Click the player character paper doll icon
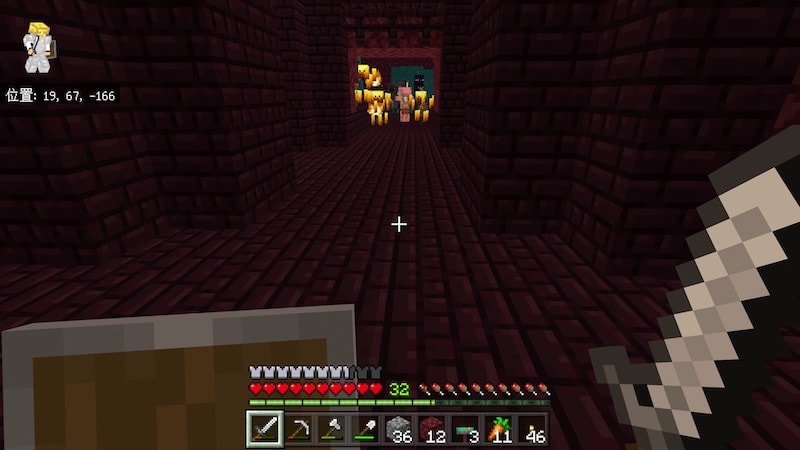This screenshot has height=450, width=800. pos(39,46)
